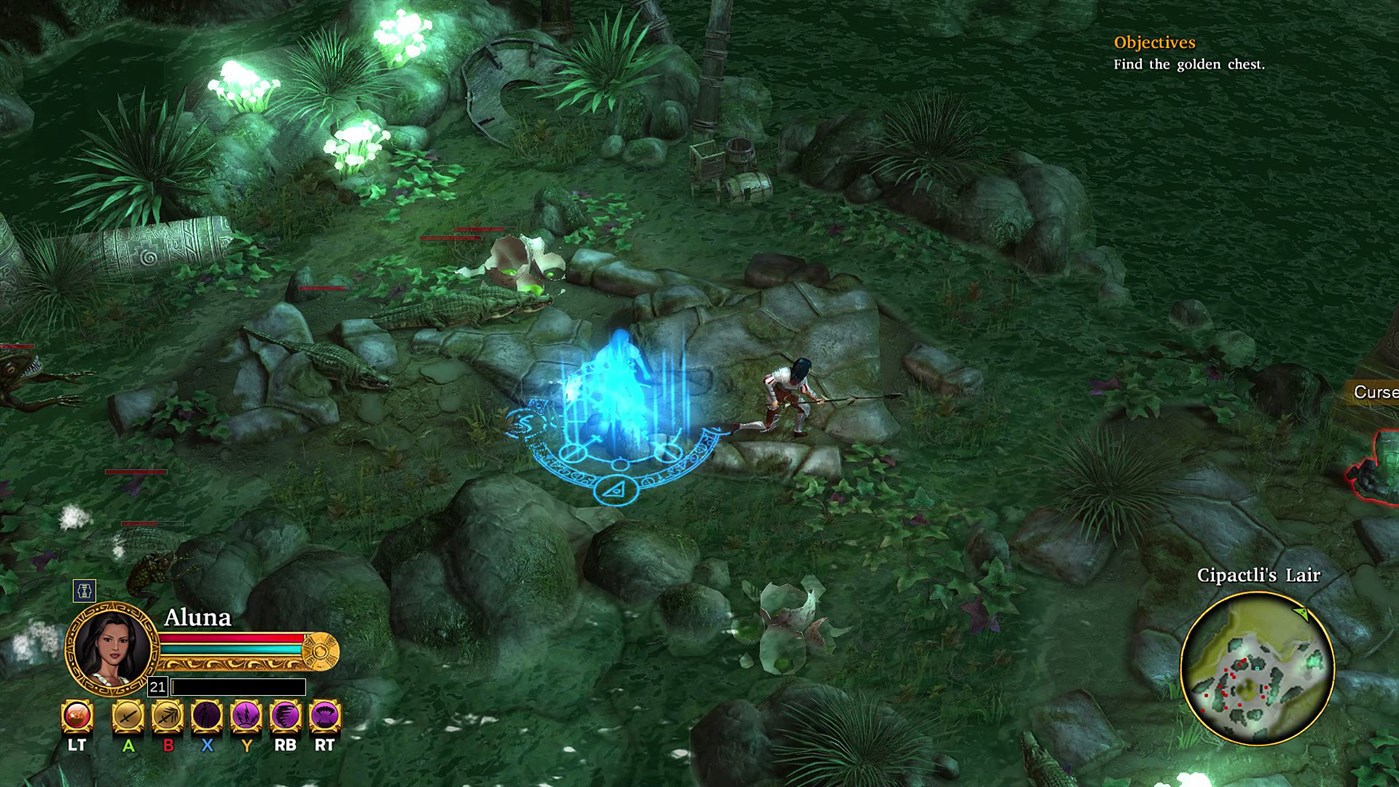Screen dimensions: 1399x787
Task: Click the Objectives heading
Action: (x=1153, y=42)
